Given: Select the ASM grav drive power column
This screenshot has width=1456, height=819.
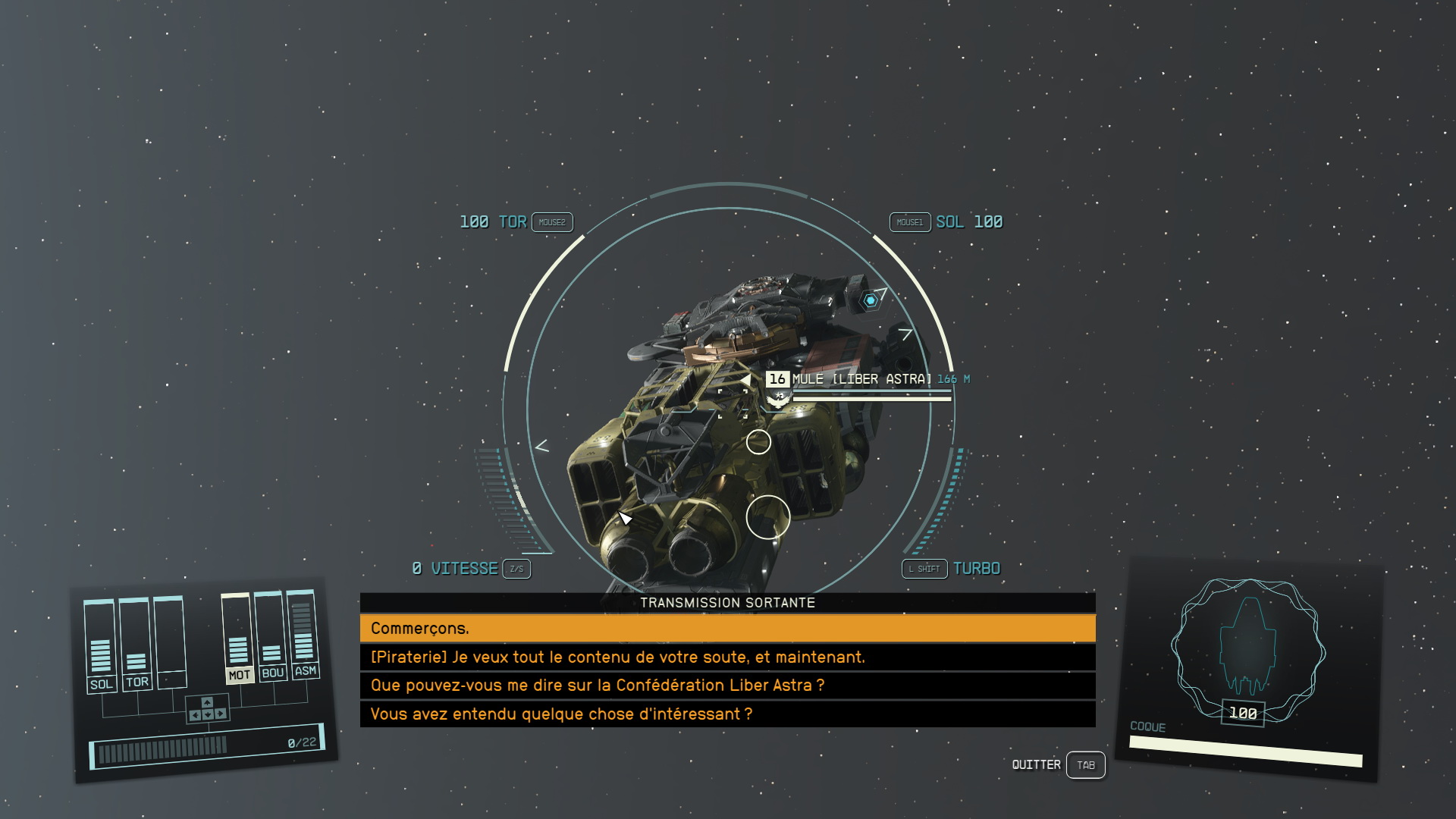Looking at the screenshot, I should (x=305, y=670).
